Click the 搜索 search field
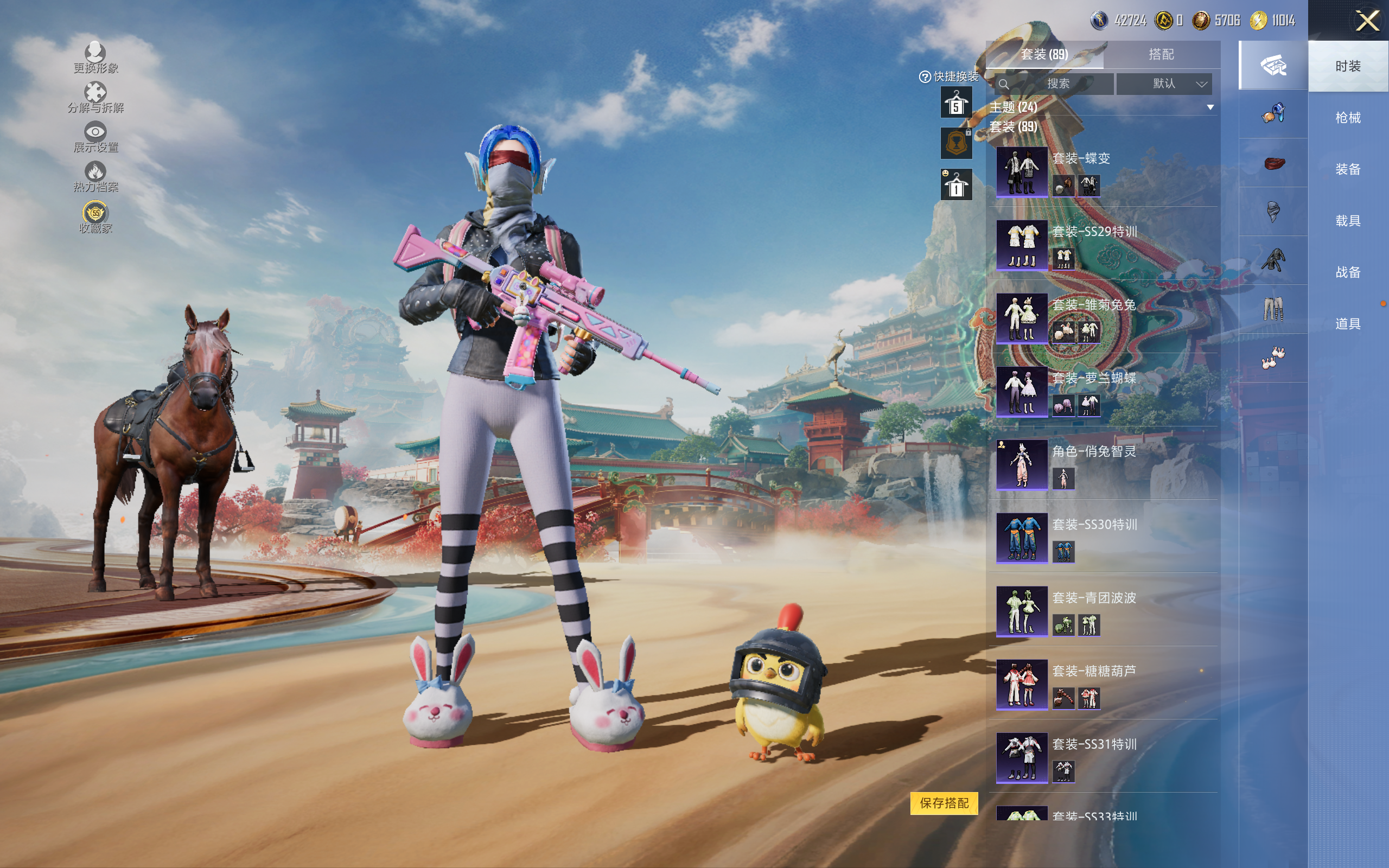 point(1056,84)
